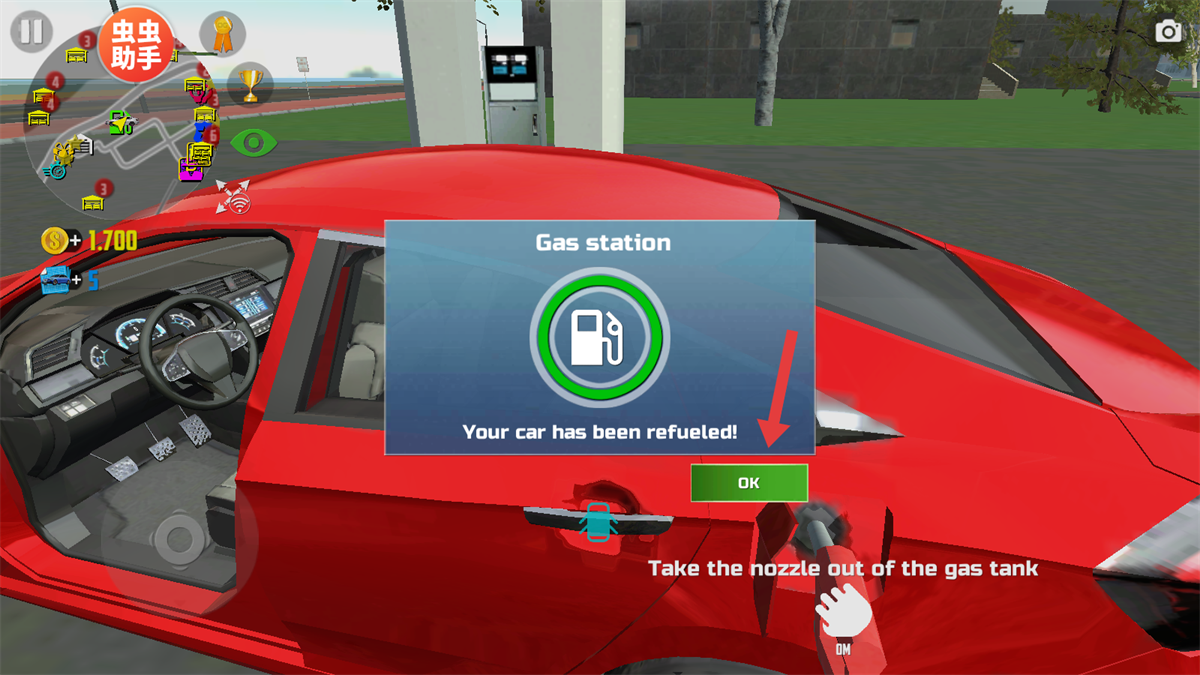Image resolution: width=1200 pixels, height=675 pixels.
Task: Touch the virtual movement joystick
Action: click(x=180, y=540)
